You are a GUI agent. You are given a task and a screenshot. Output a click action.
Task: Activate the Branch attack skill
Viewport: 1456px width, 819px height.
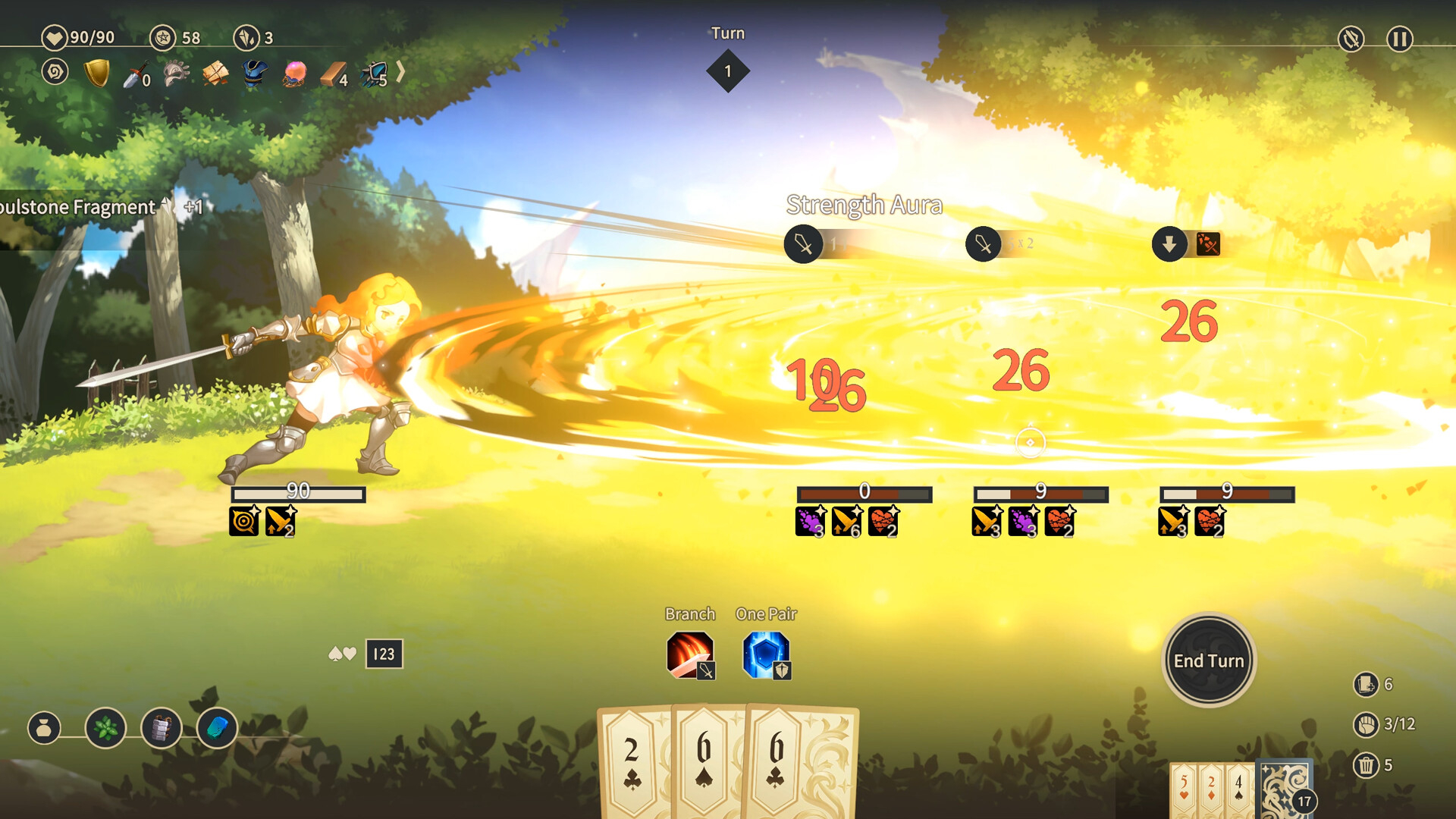(x=690, y=654)
